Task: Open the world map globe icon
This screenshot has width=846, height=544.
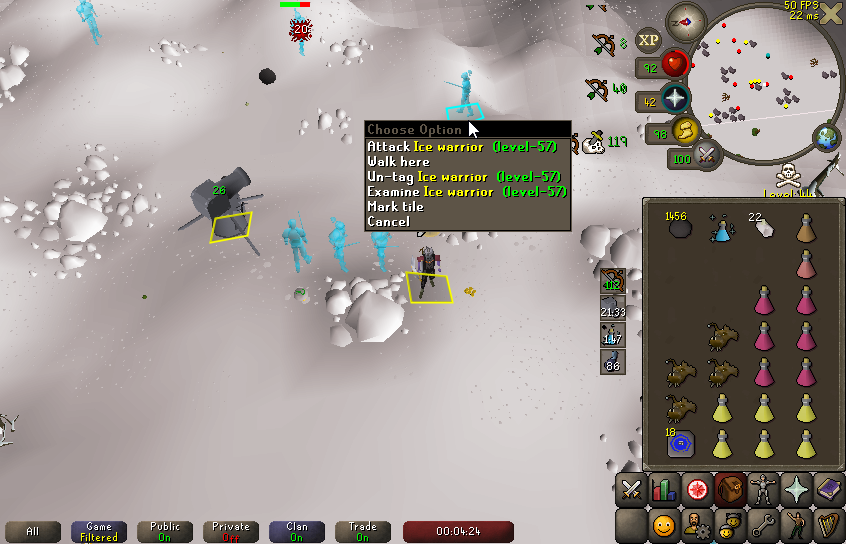Action: pos(827,137)
